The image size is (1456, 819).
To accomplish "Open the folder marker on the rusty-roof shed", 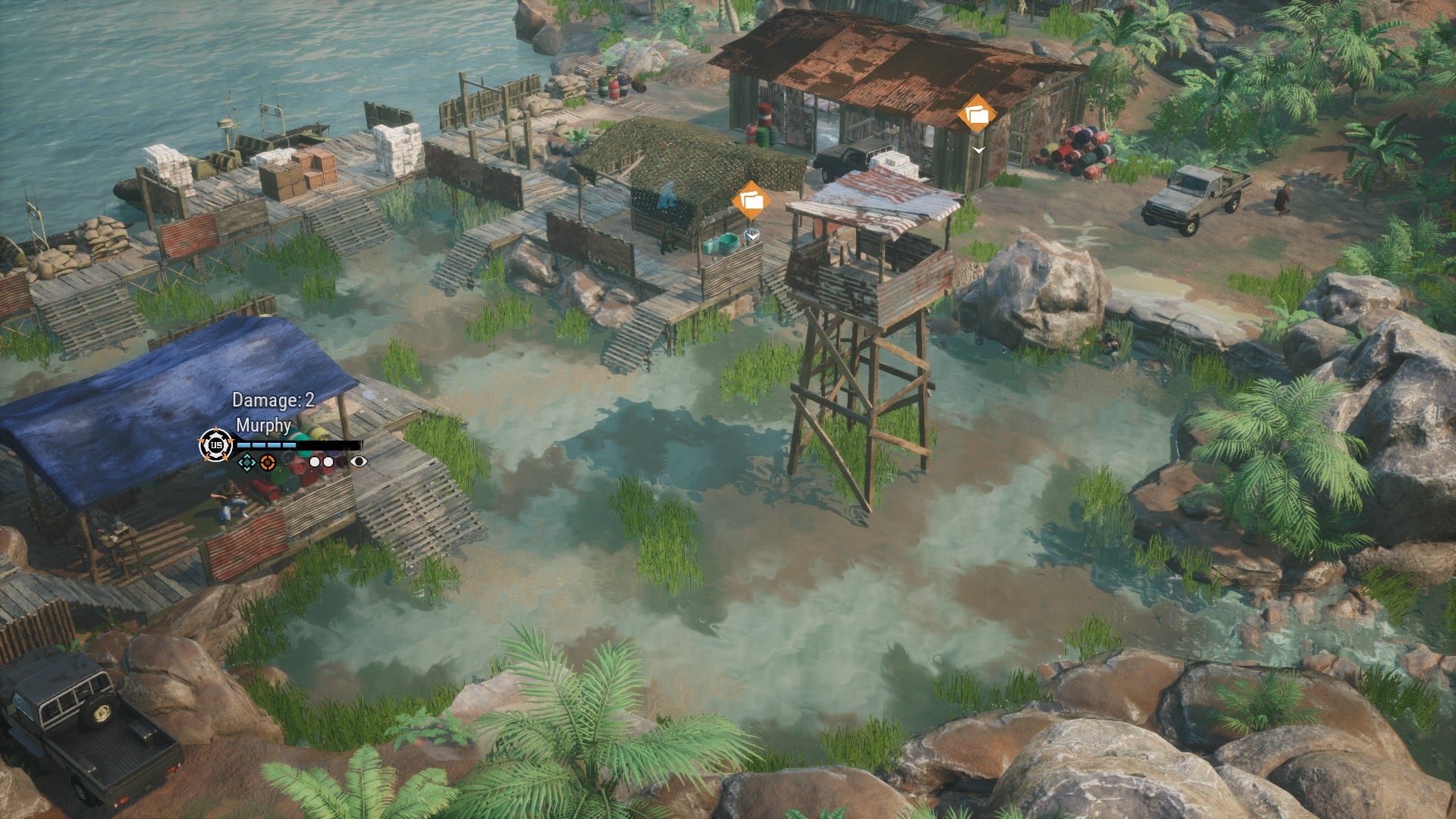I will click(x=977, y=115).
